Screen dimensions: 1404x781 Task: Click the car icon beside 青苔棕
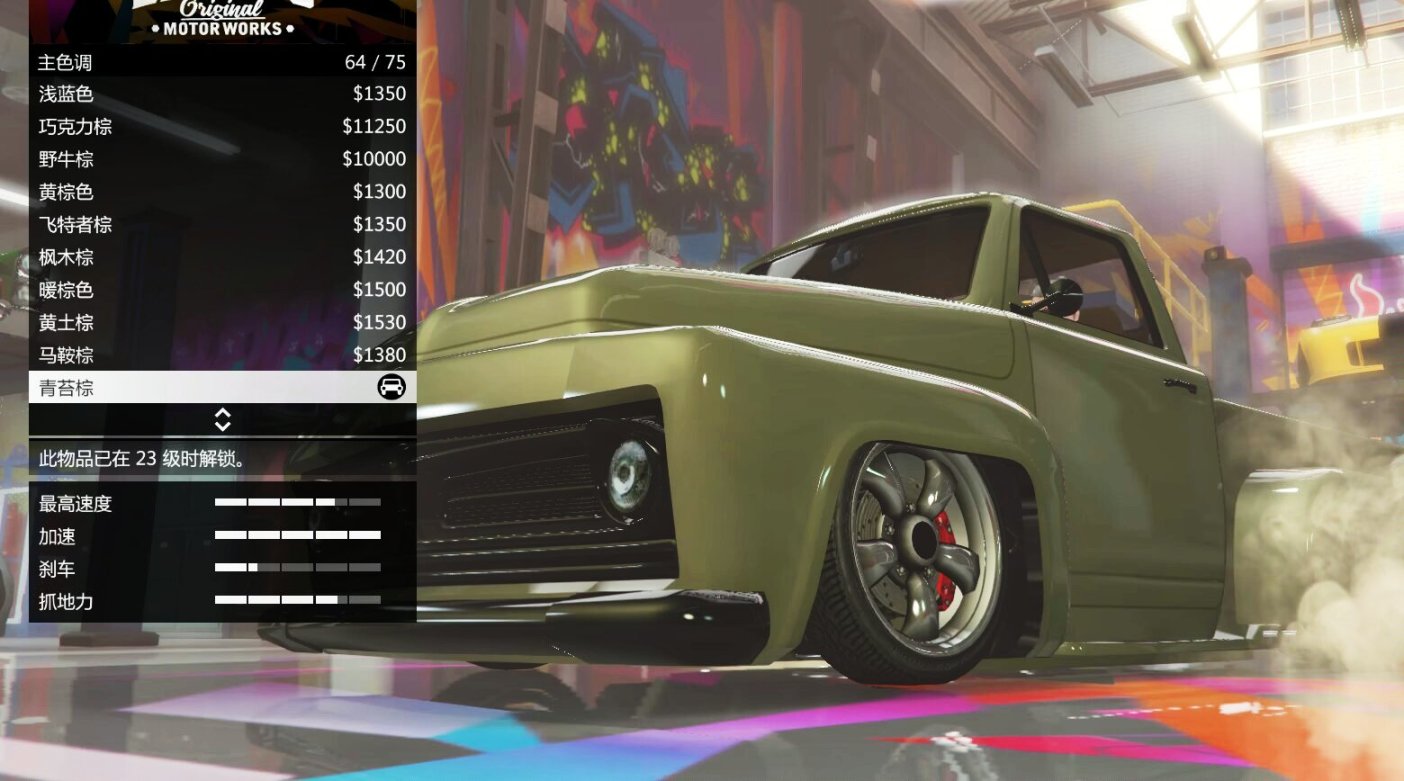click(x=393, y=387)
